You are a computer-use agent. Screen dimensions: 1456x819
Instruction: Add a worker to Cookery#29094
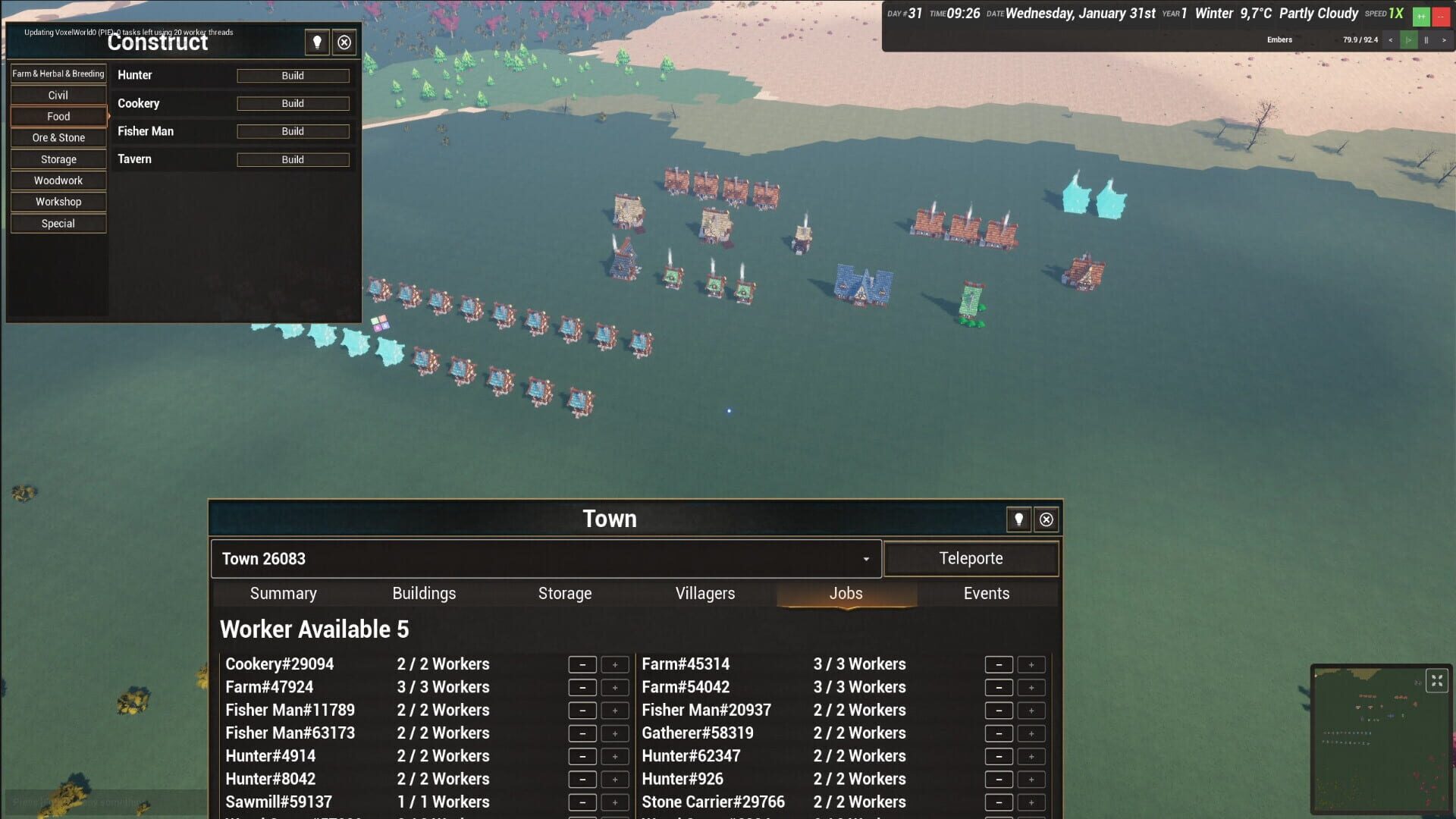[x=614, y=664]
